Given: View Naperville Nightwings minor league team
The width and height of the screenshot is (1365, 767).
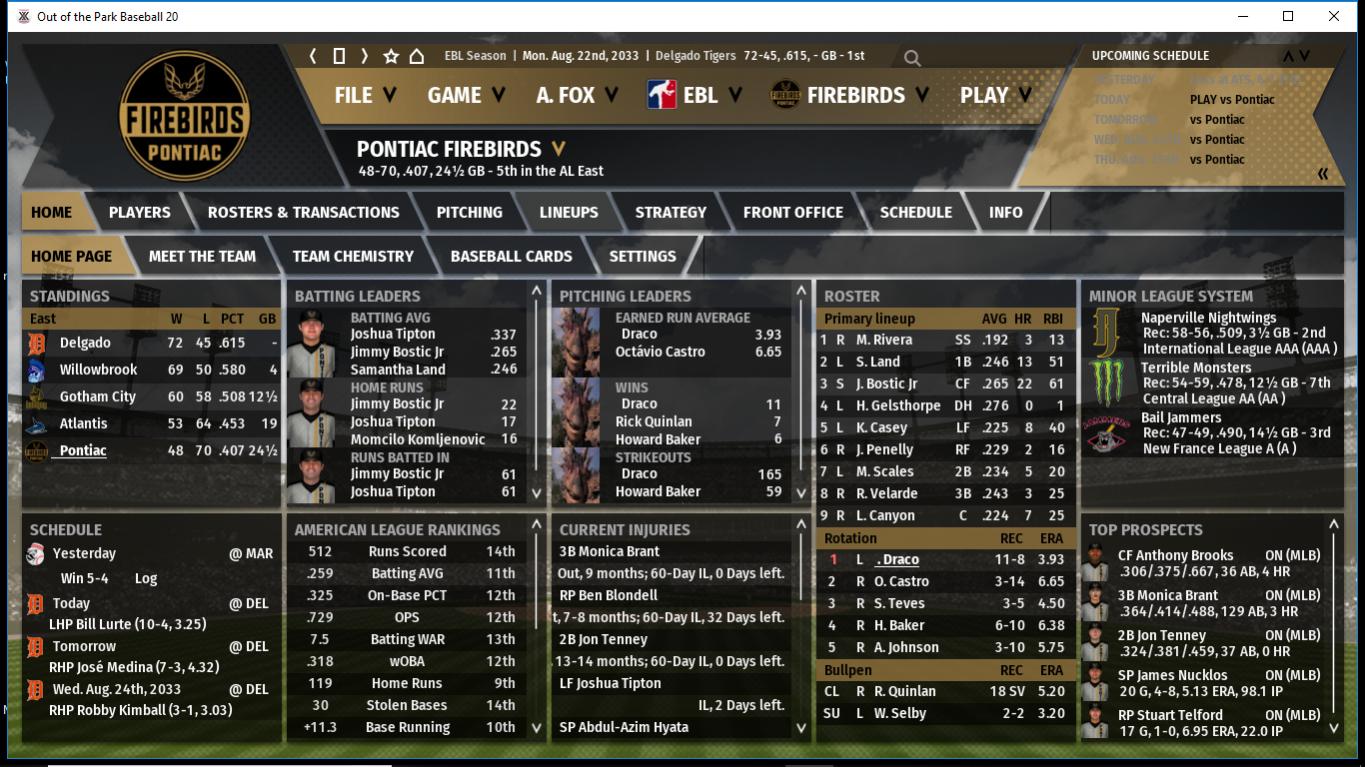Looking at the screenshot, I should click(x=1208, y=318).
